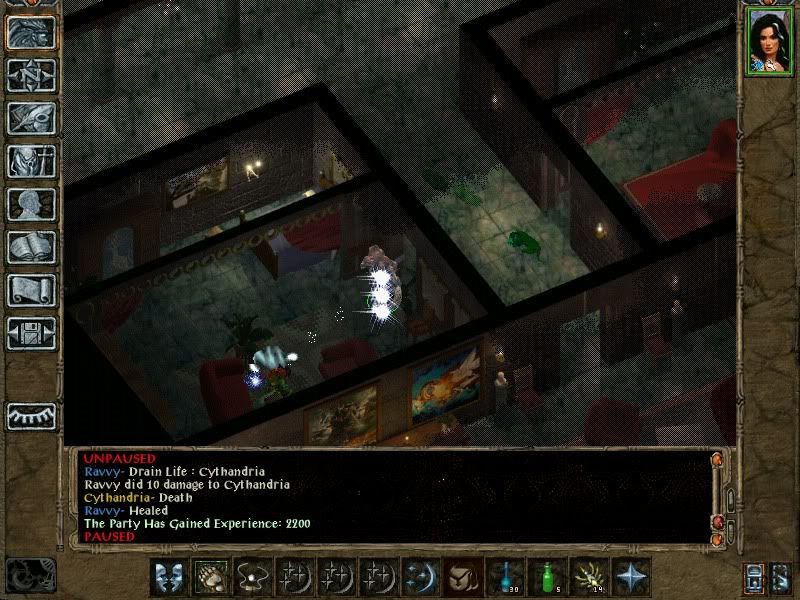The width and height of the screenshot is (800, 600).
Task: Select the paw weapon slot
Action: tap(212, 576)
